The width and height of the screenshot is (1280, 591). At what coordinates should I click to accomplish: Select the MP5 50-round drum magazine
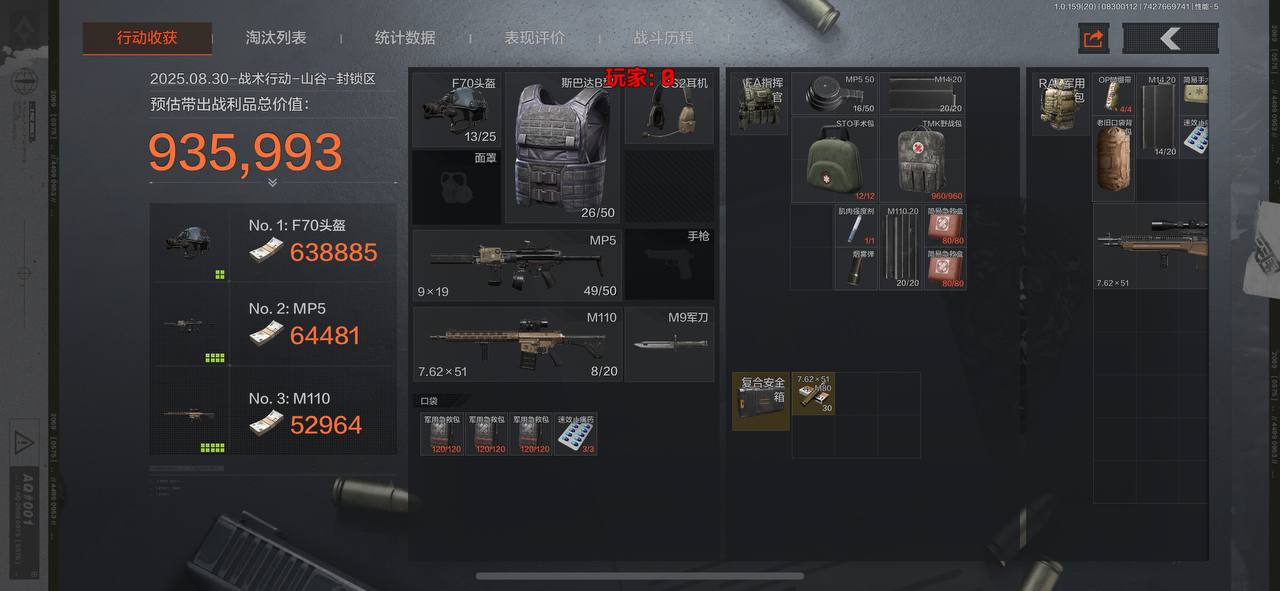coord(834,94)
